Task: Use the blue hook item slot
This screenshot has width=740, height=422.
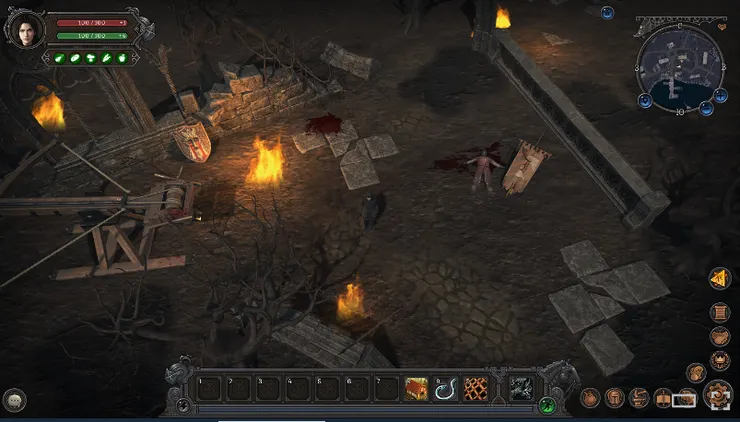Action: pos(446,388)
